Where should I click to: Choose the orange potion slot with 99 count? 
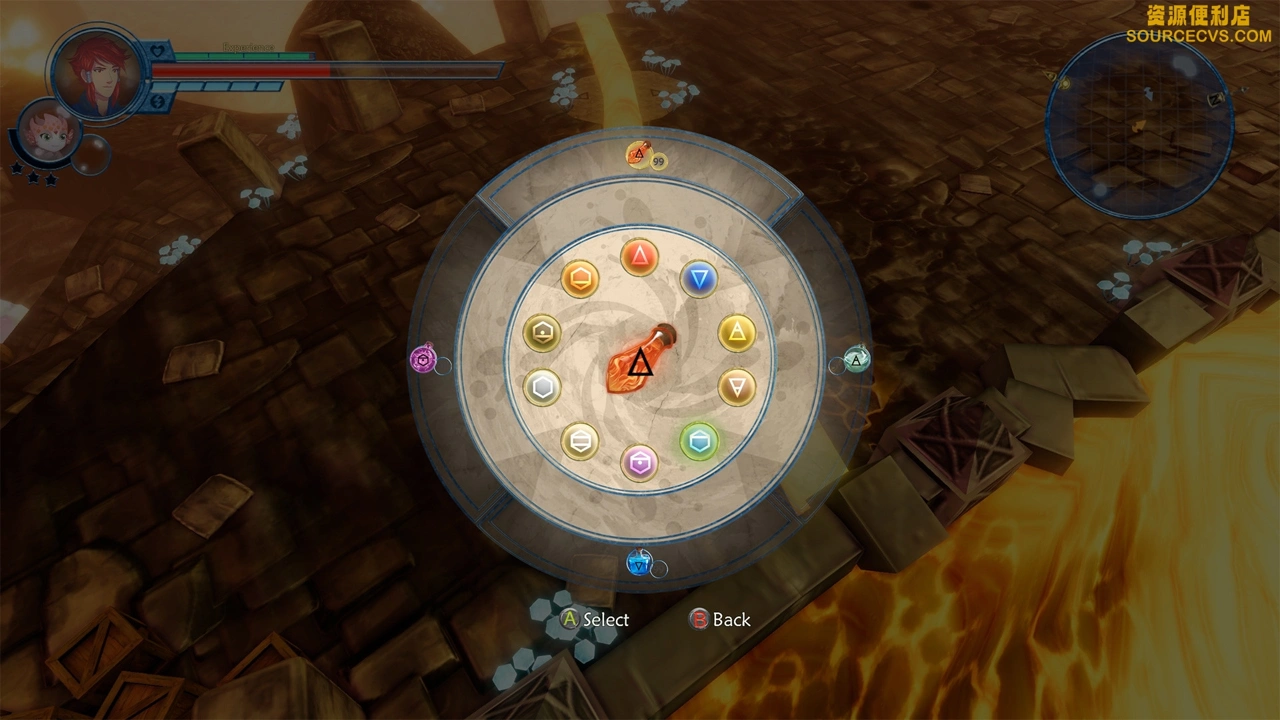(640, 155)
